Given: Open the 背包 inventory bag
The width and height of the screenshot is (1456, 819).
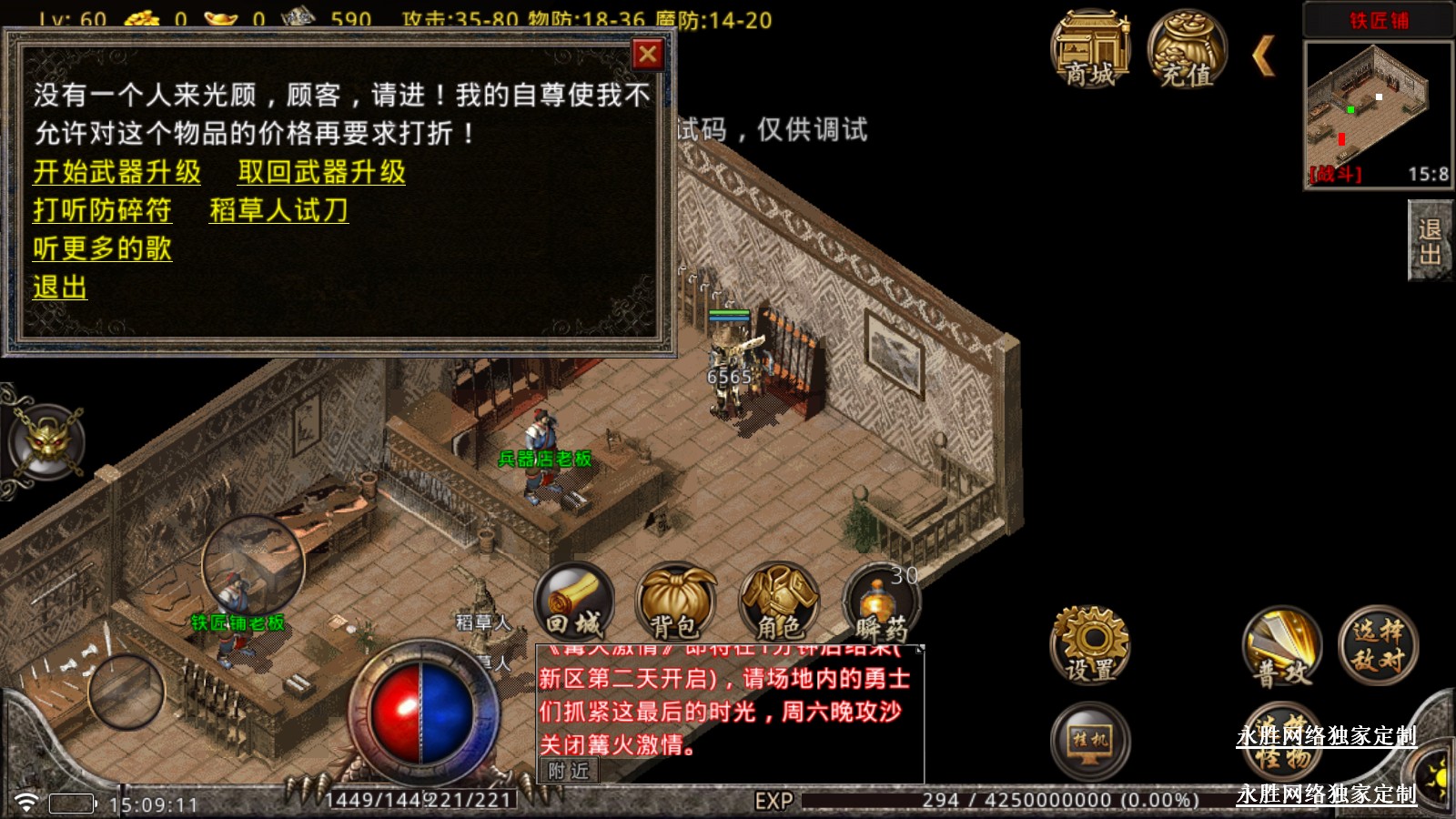Looking at the screenshot, I should 675,602.
